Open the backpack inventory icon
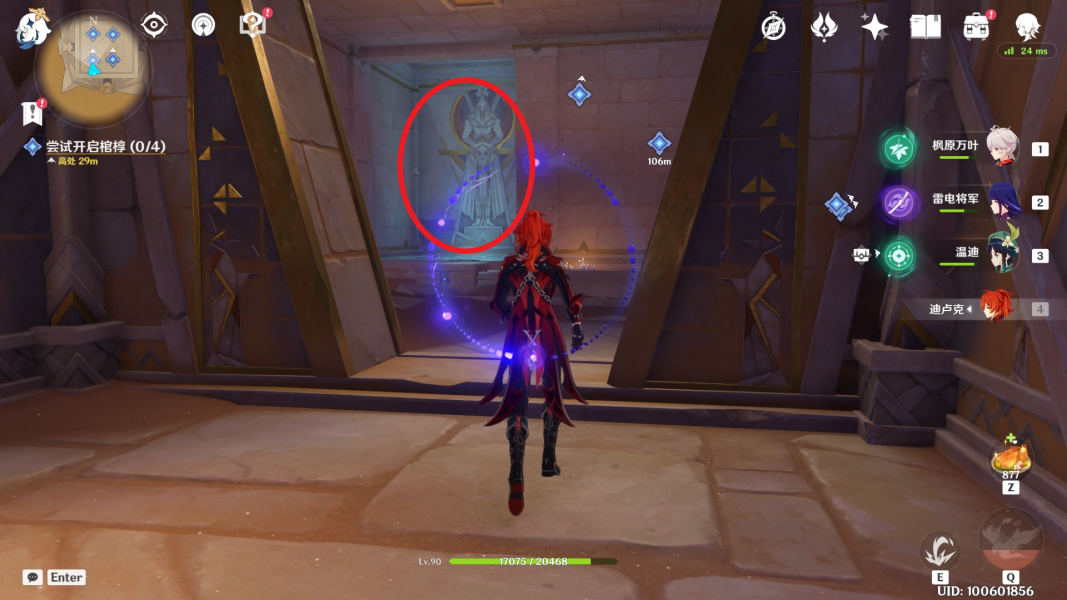 [976, 27]
